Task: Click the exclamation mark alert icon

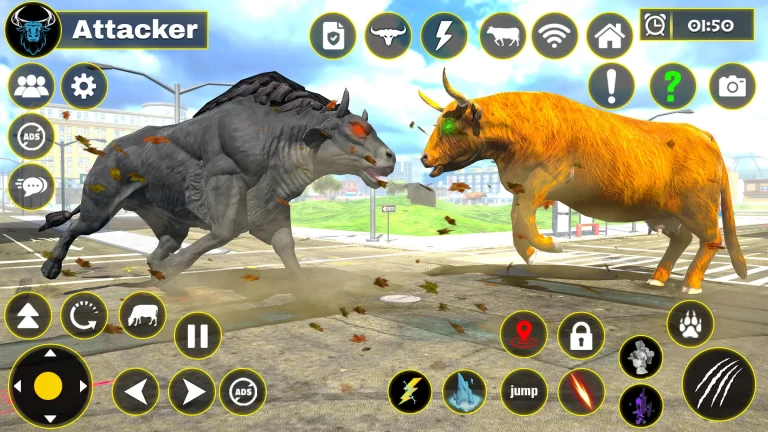Action: (611, 86)
